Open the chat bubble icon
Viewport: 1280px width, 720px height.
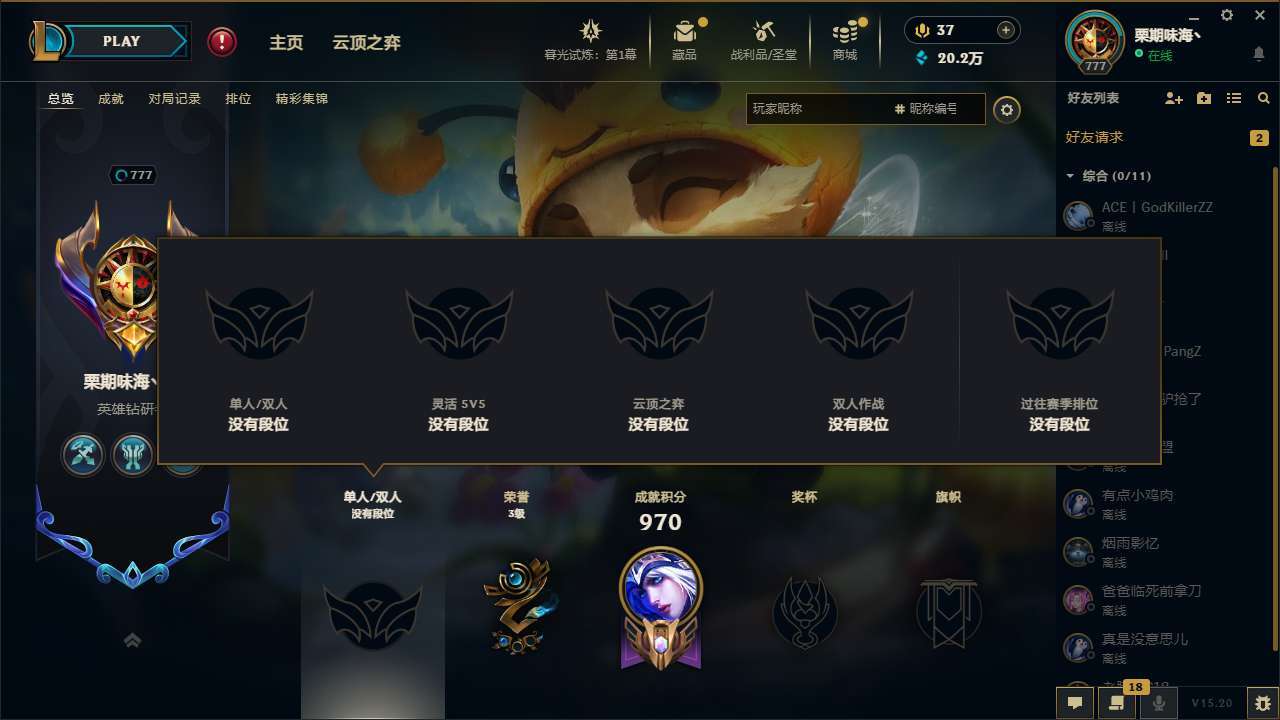tap(1075, 703)
